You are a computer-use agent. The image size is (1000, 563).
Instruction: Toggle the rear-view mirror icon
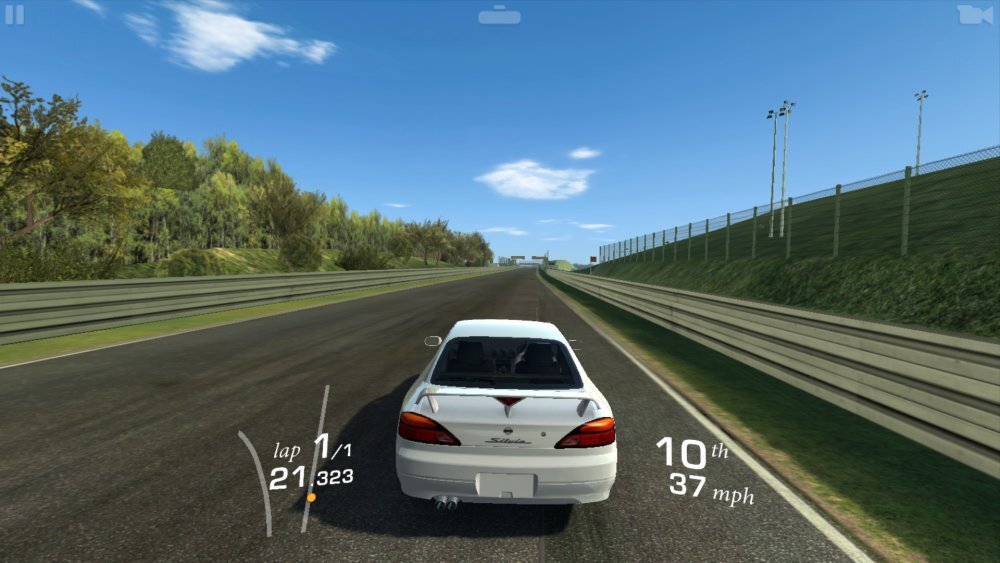coord(499,16)
